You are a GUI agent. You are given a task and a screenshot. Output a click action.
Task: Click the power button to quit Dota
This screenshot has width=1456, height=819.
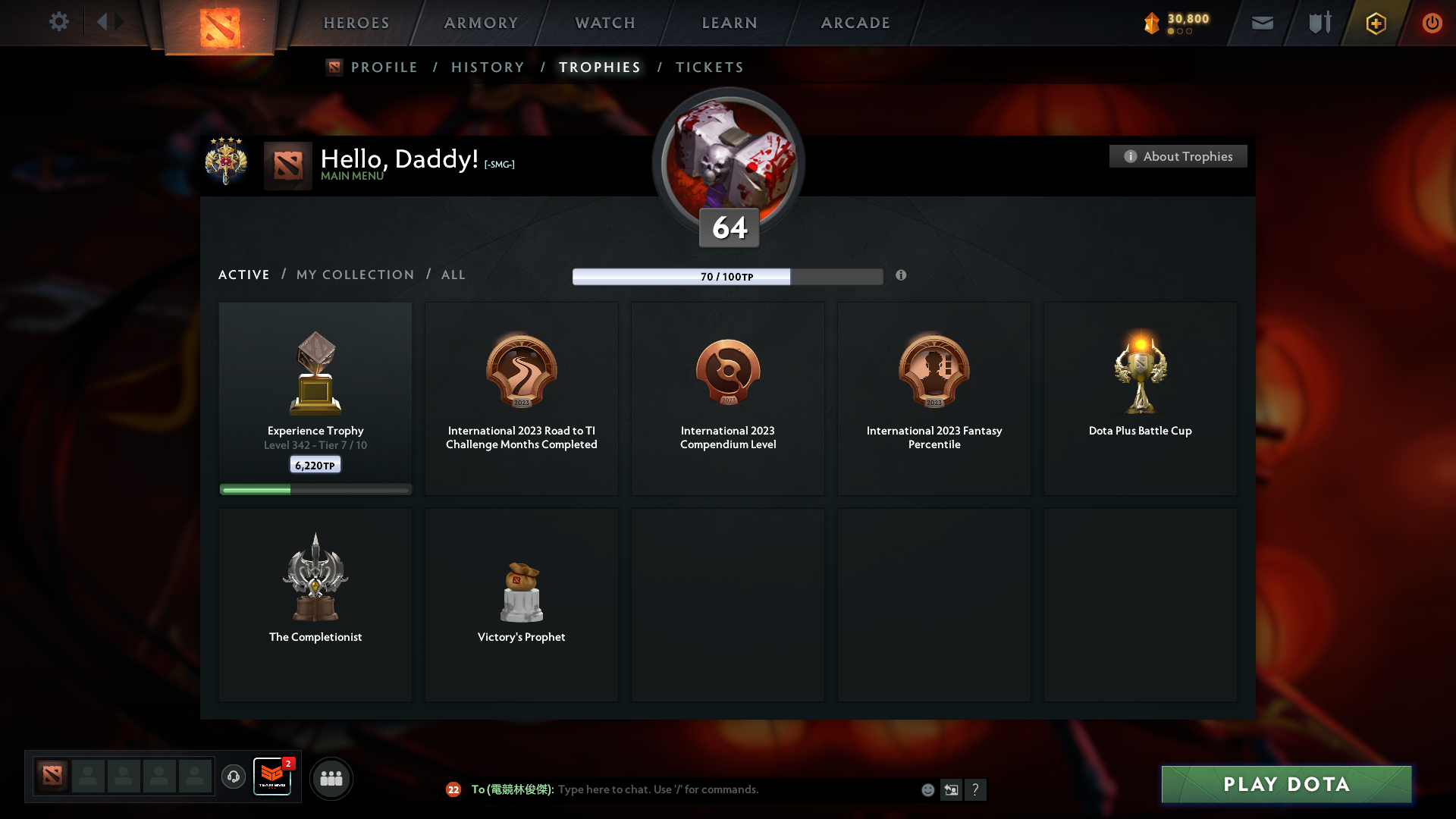coord(1432,23)
